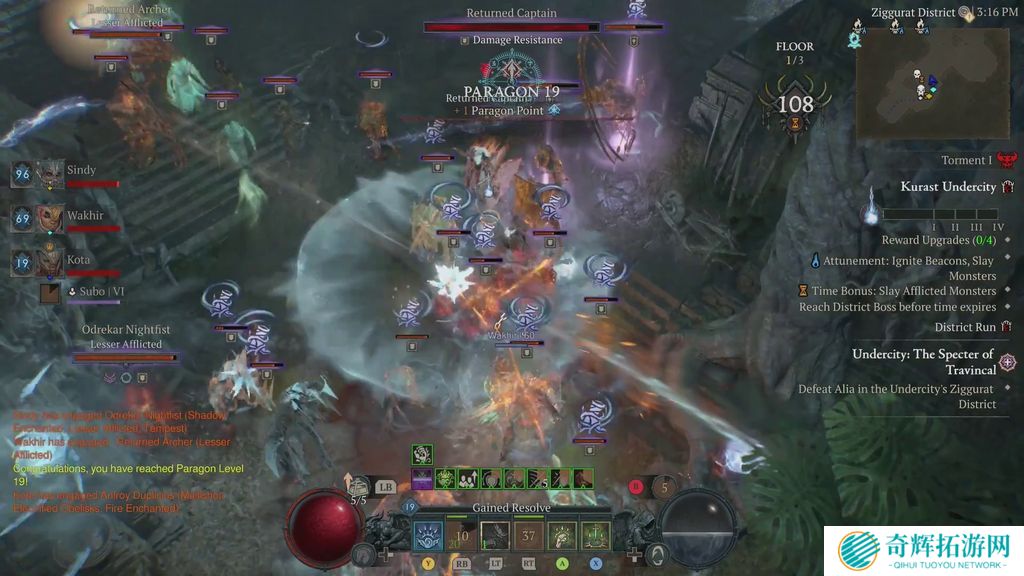The width and height of the screenshot is (1024, 576).
Task: Click the third skill slot on the action bar
Action: [x=495, y=535]
